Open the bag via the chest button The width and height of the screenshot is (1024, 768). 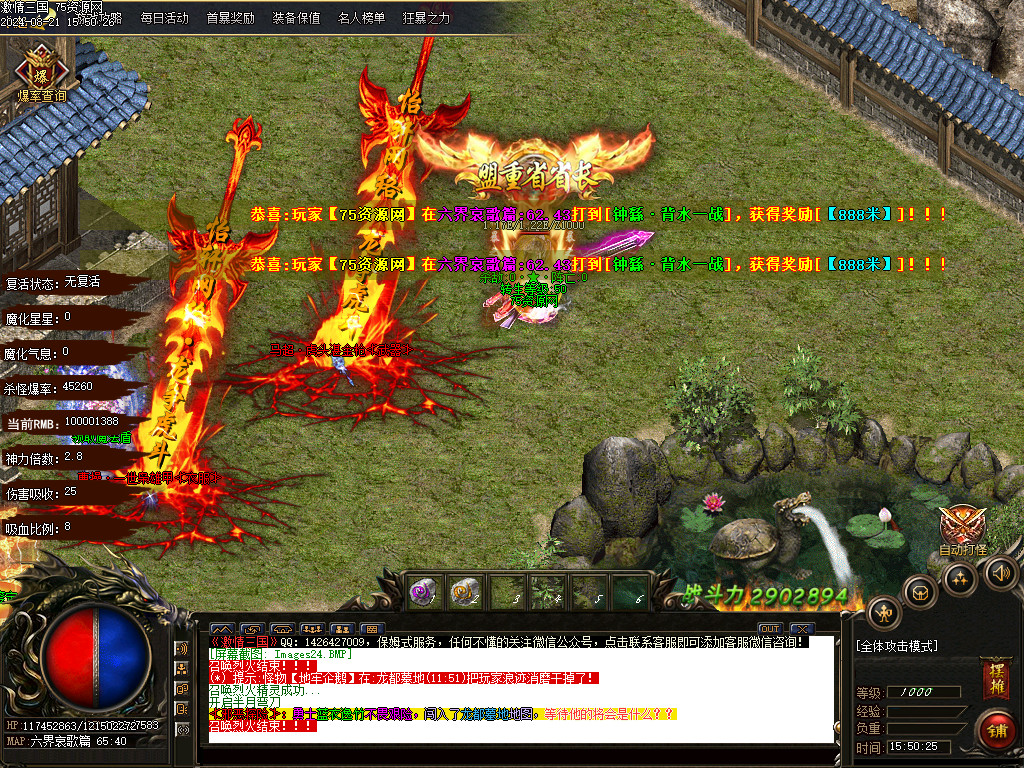click(920, 591)
